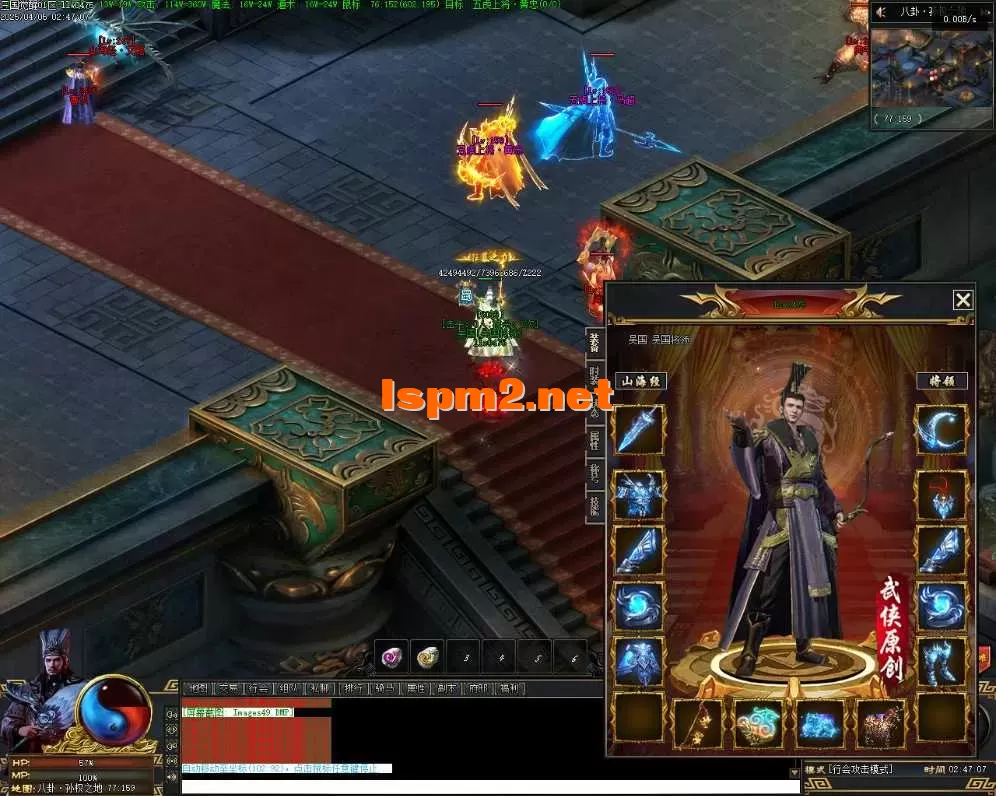996x796 pixels.
Task: Select the blue boots equipment slot
Action: (x=941, y=662)
